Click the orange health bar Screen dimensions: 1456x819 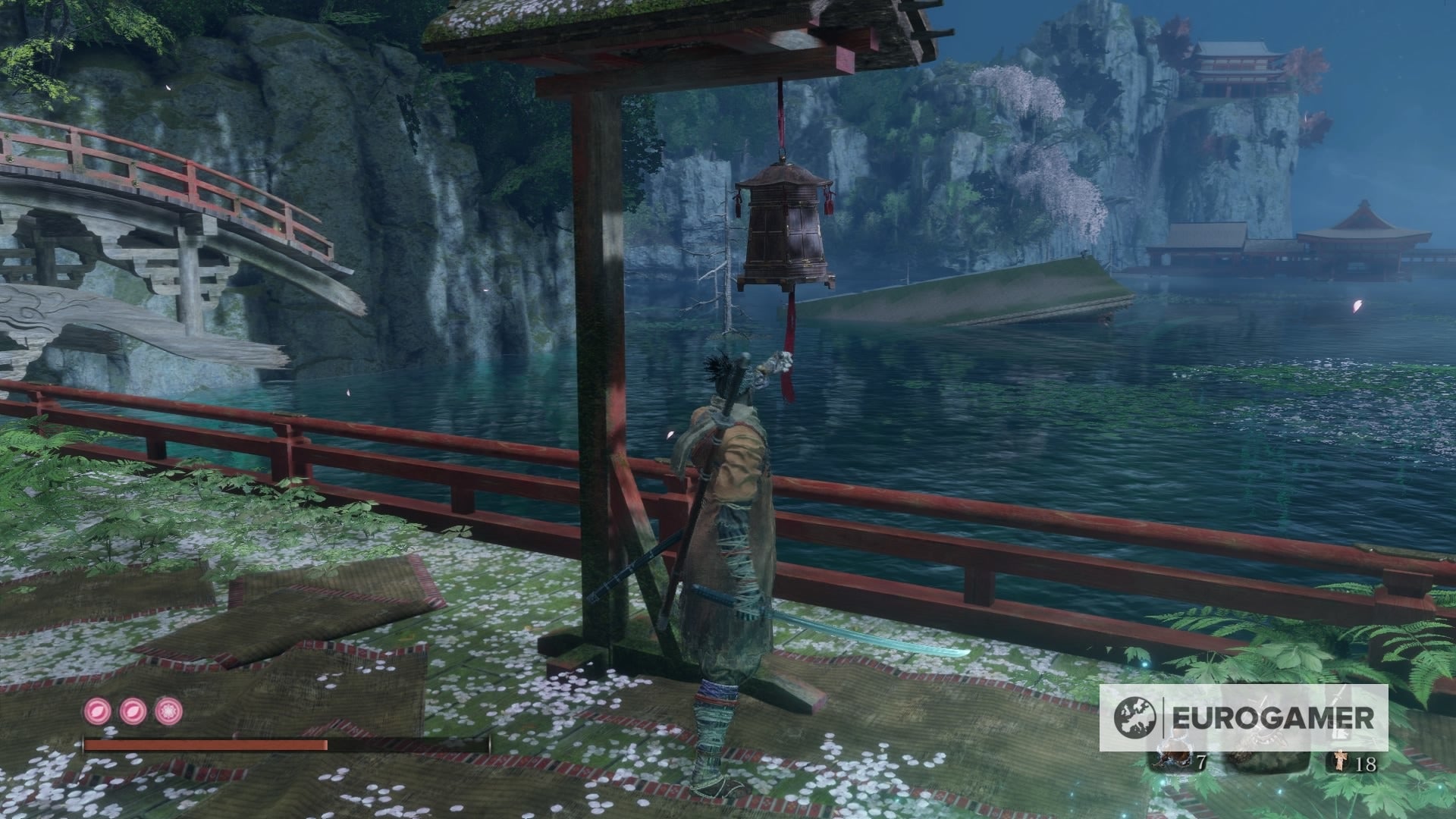(205, 745)
